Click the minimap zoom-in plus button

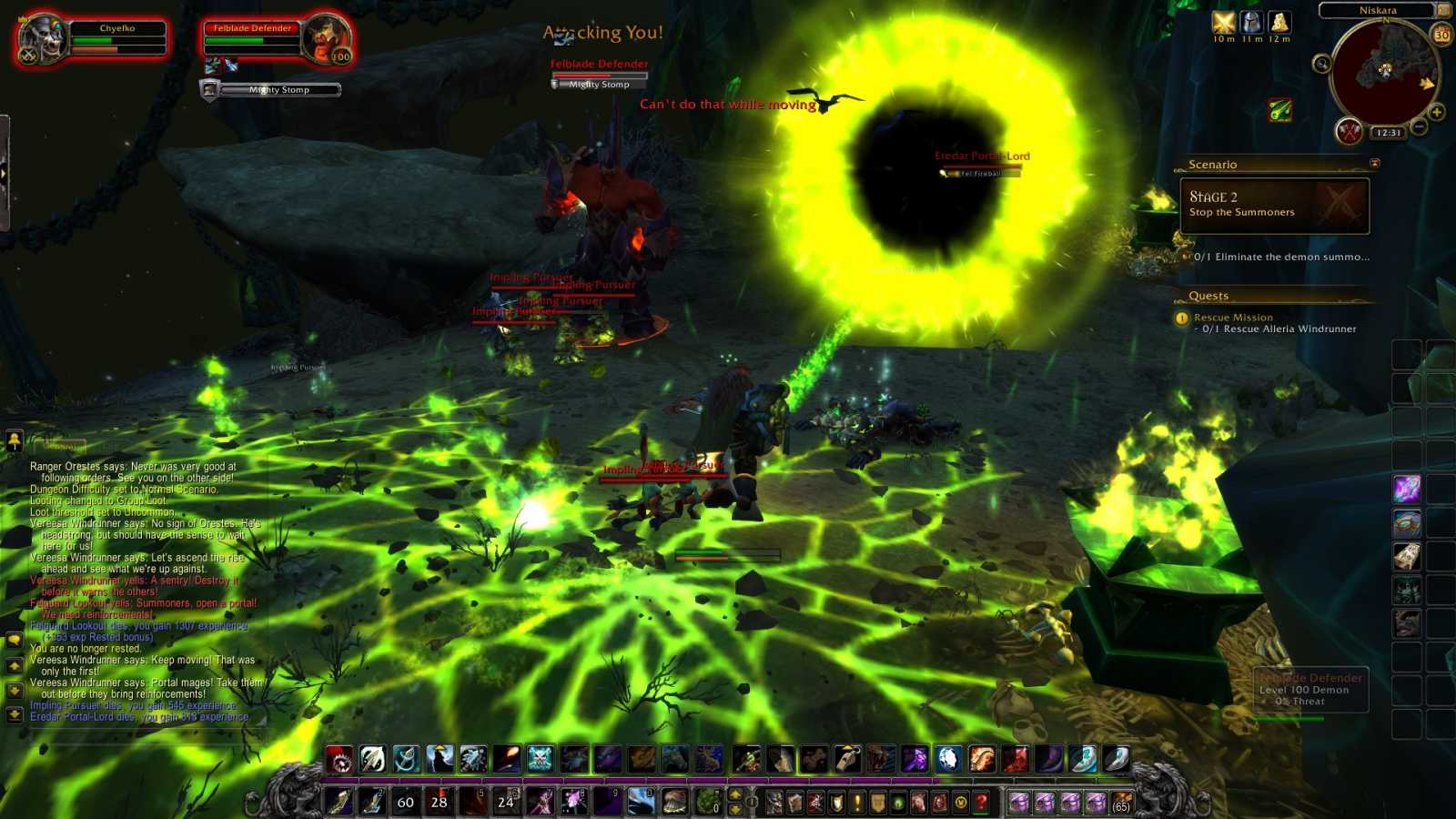pyautogui.click(x=1437, y=112)
